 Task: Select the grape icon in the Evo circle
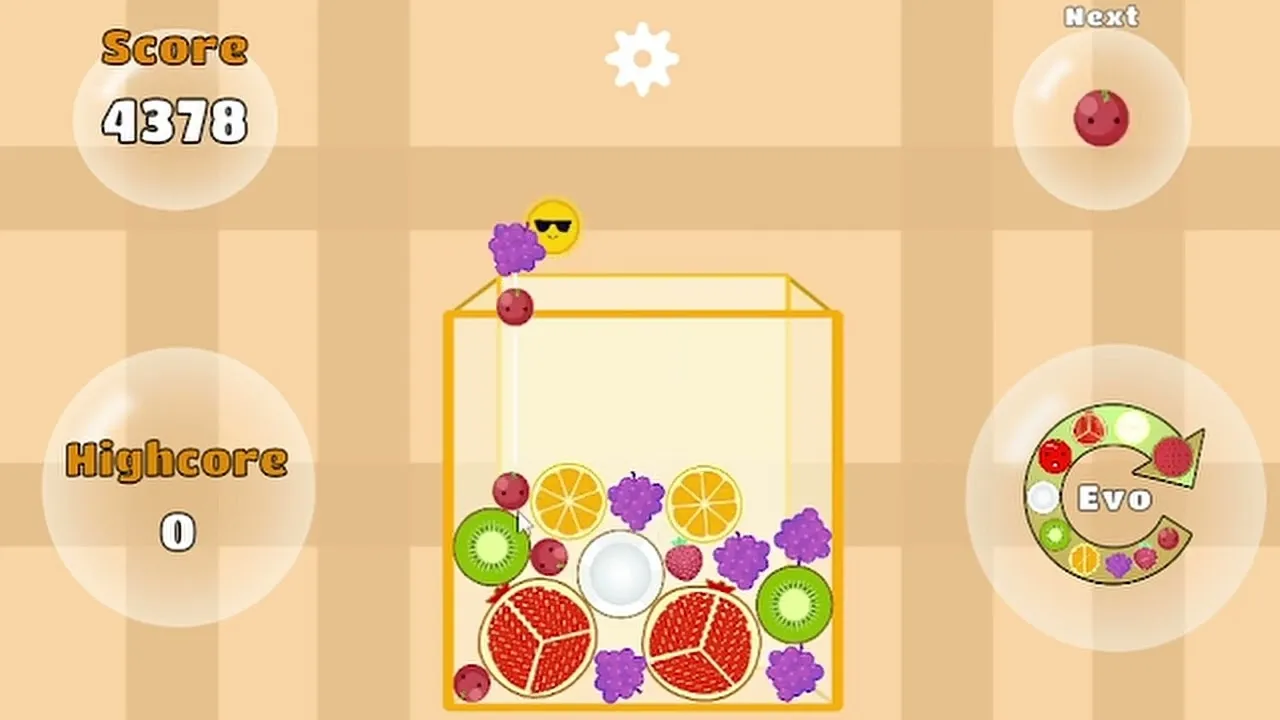[x=1118, y=561]
